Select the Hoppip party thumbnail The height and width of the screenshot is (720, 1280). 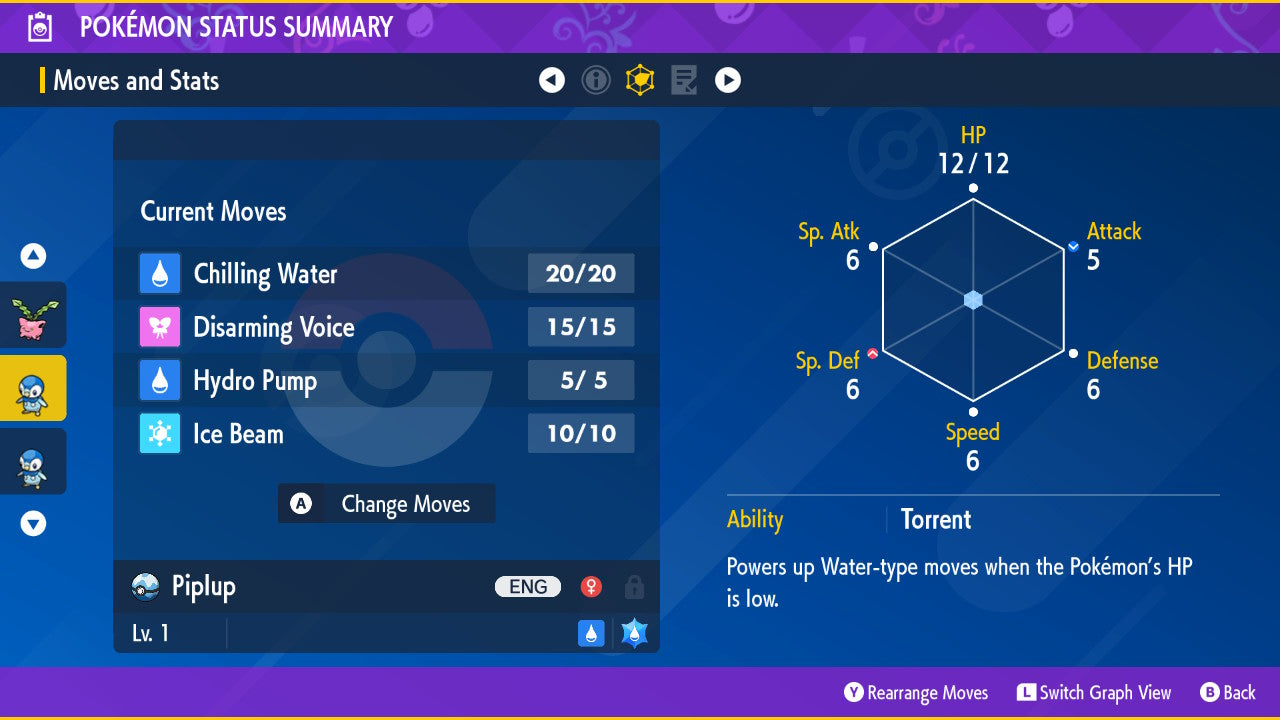coord(33,316)
